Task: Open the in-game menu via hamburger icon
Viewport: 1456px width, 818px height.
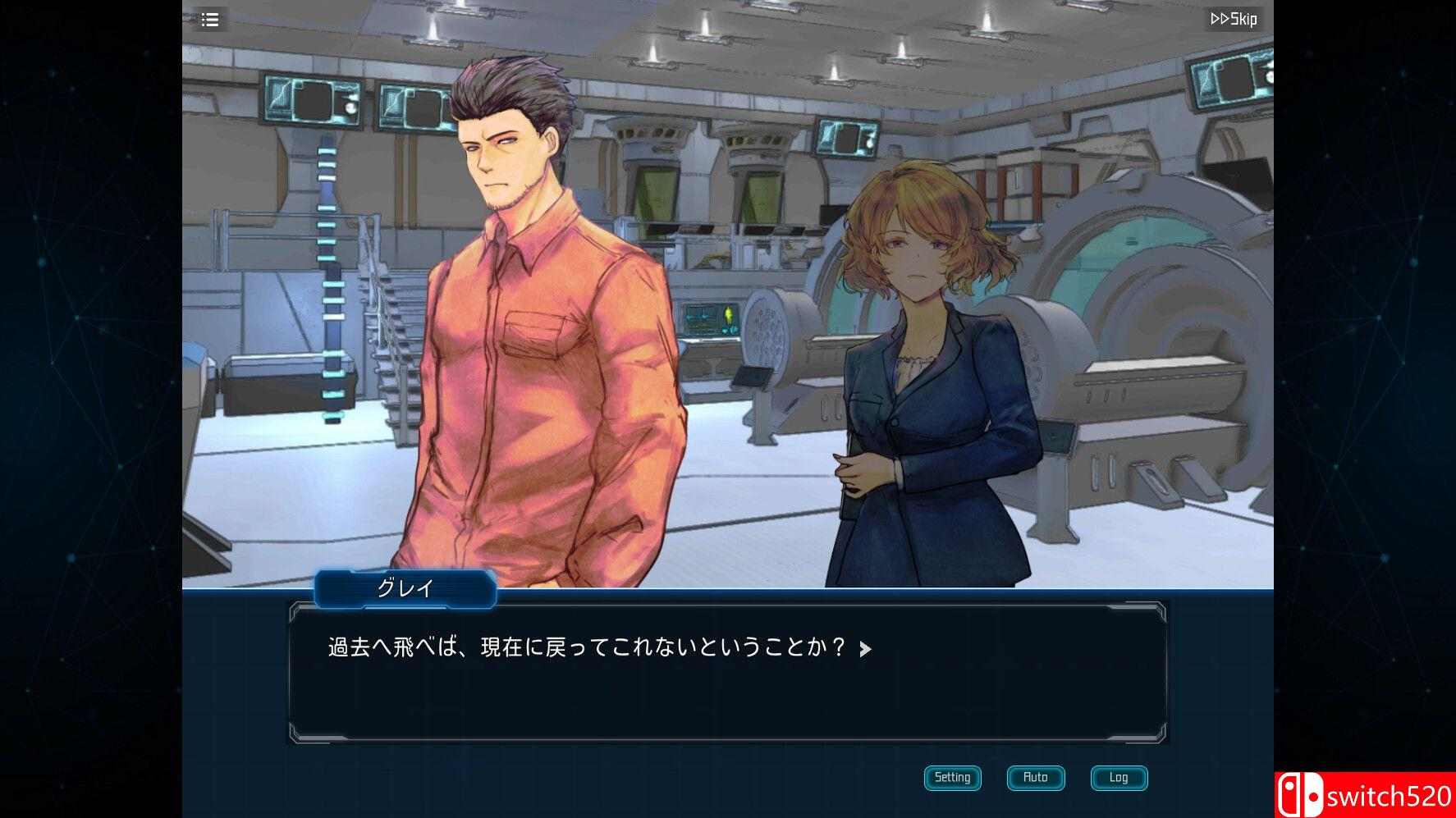Action: pyautogui.click(x=210, y=20)
